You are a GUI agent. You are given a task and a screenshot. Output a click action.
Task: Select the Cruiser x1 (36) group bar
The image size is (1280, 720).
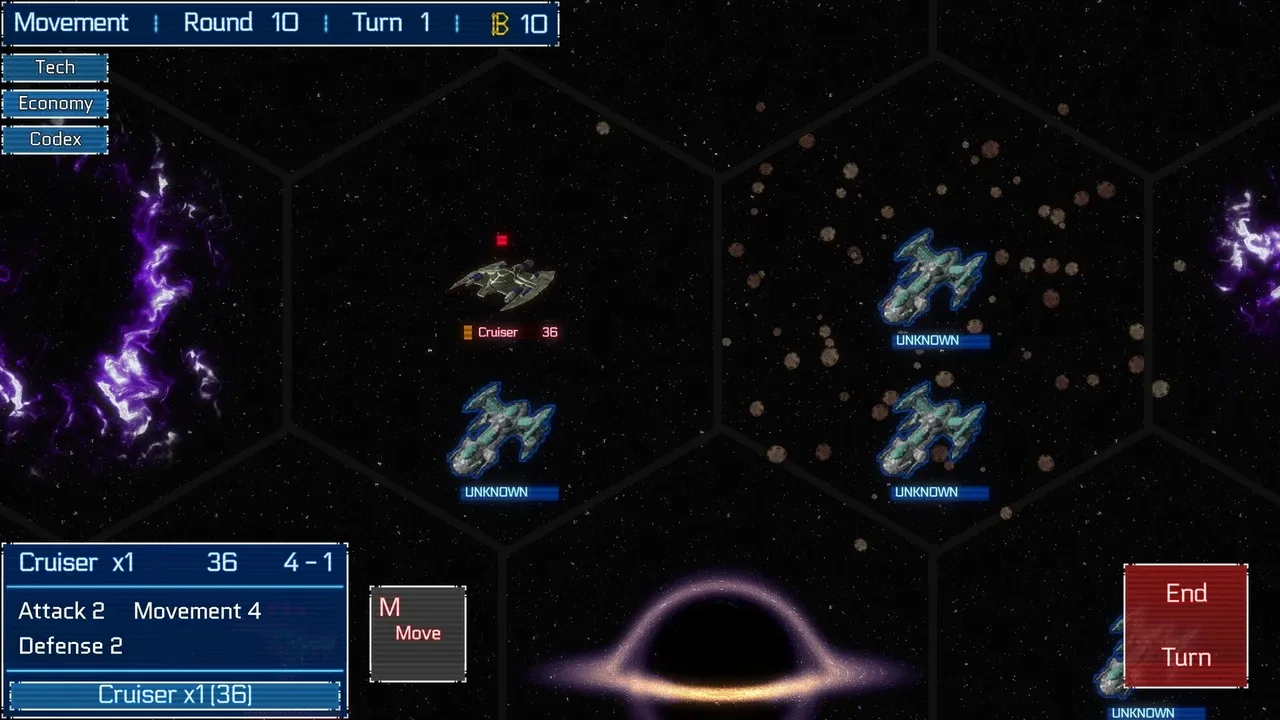(175, 695)
